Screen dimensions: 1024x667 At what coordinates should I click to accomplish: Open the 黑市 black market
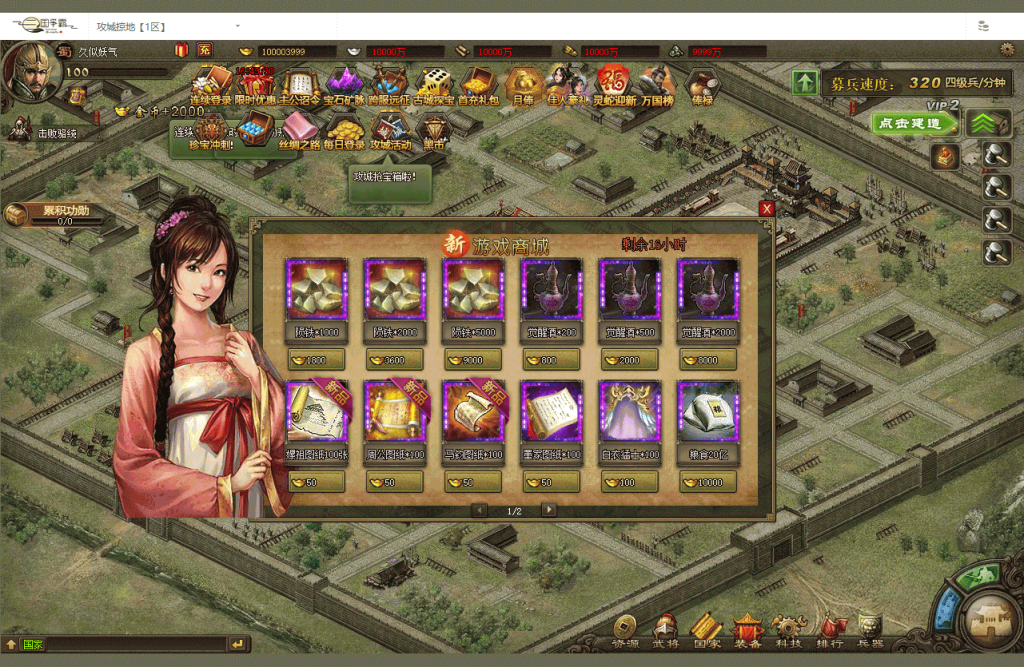(x=433, y=131)
